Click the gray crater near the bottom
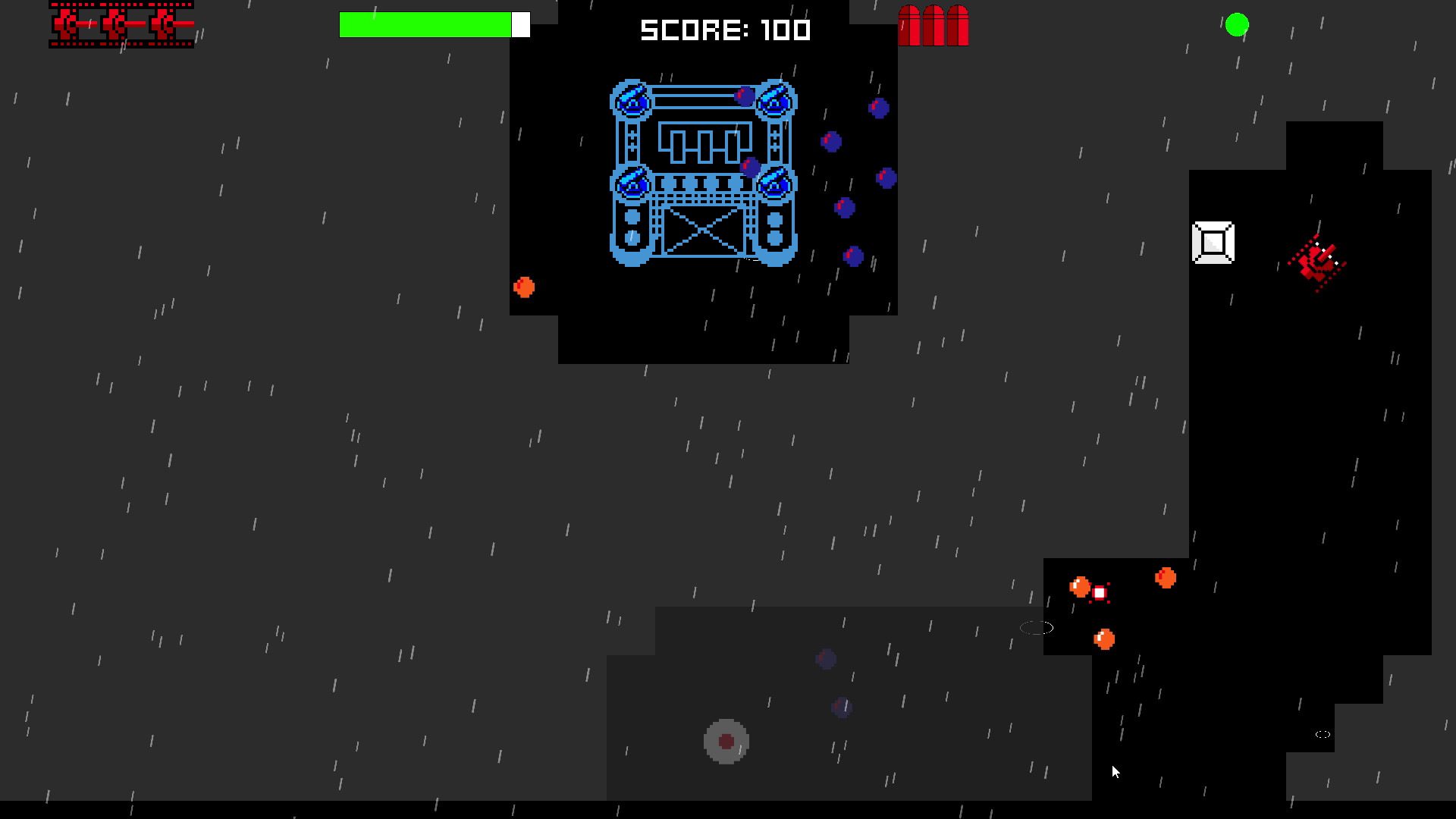Screen dimensions: 1456x819 coord(726,739)
